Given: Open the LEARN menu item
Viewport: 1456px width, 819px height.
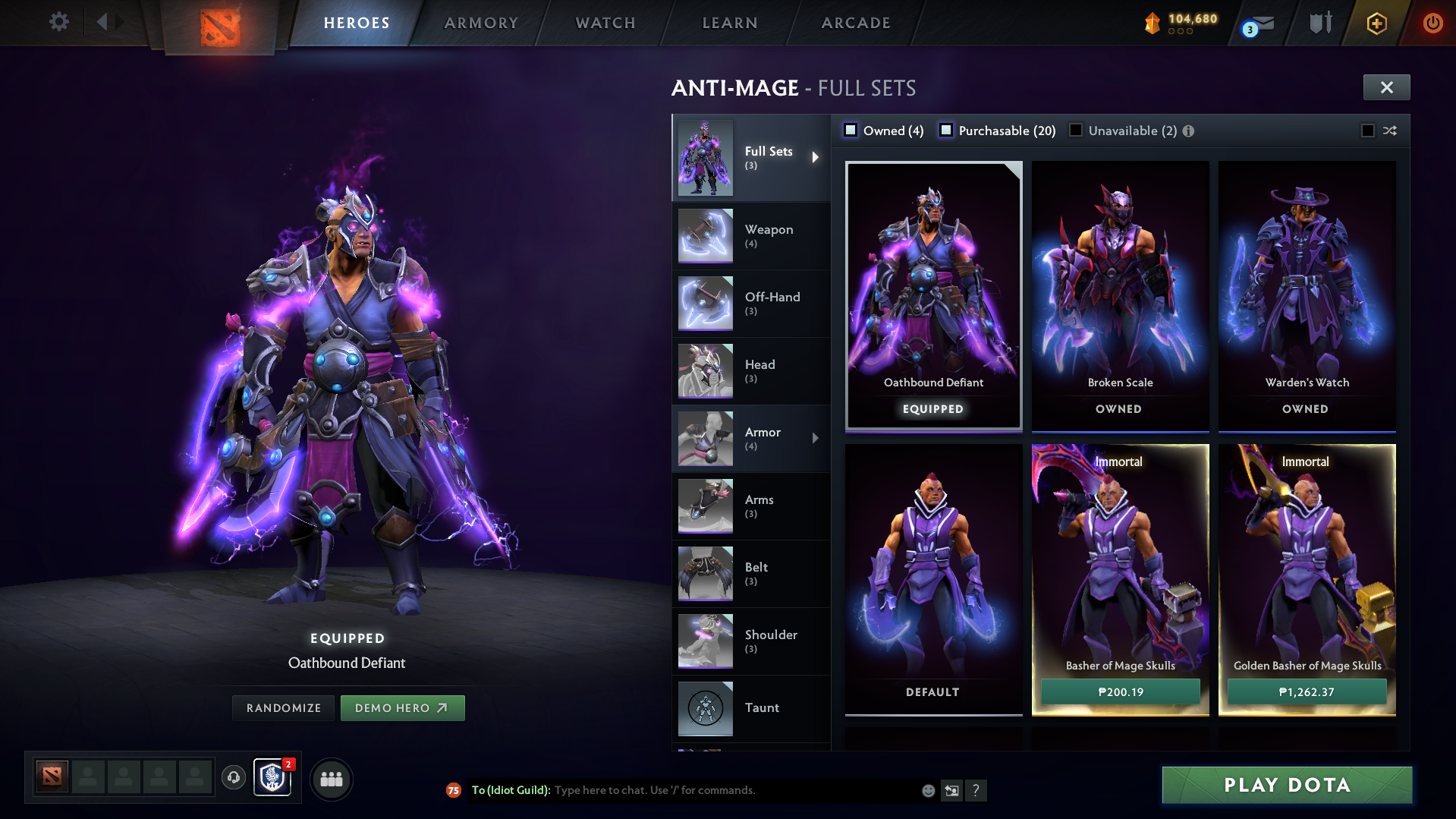Looking at the screenshot, I should click(x=729, y=23).
